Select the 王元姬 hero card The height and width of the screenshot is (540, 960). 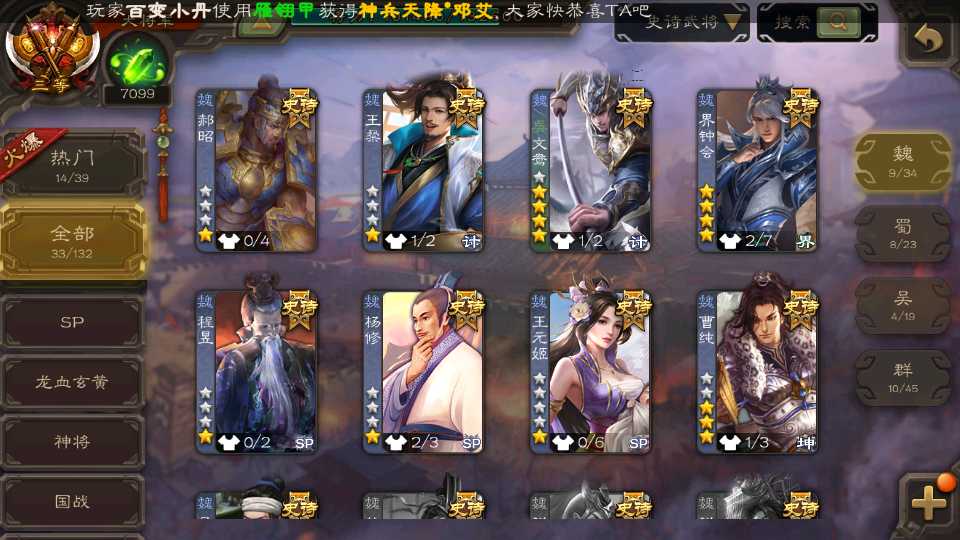point(591,371)
